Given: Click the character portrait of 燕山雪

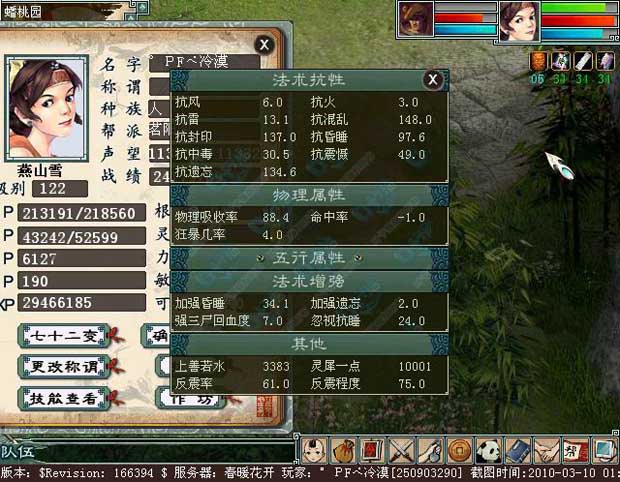Looking at the screenshot, I should pyautogui.click(x=46, y=104).
